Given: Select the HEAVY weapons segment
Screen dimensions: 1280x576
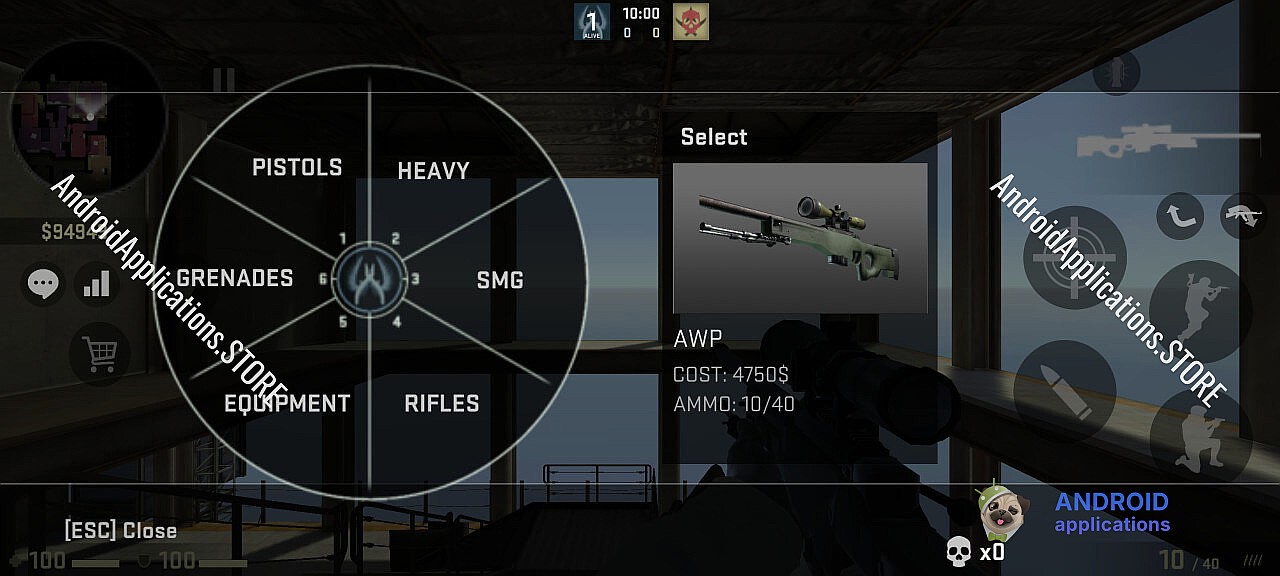Looking at the screenshot, I should 433,171.
